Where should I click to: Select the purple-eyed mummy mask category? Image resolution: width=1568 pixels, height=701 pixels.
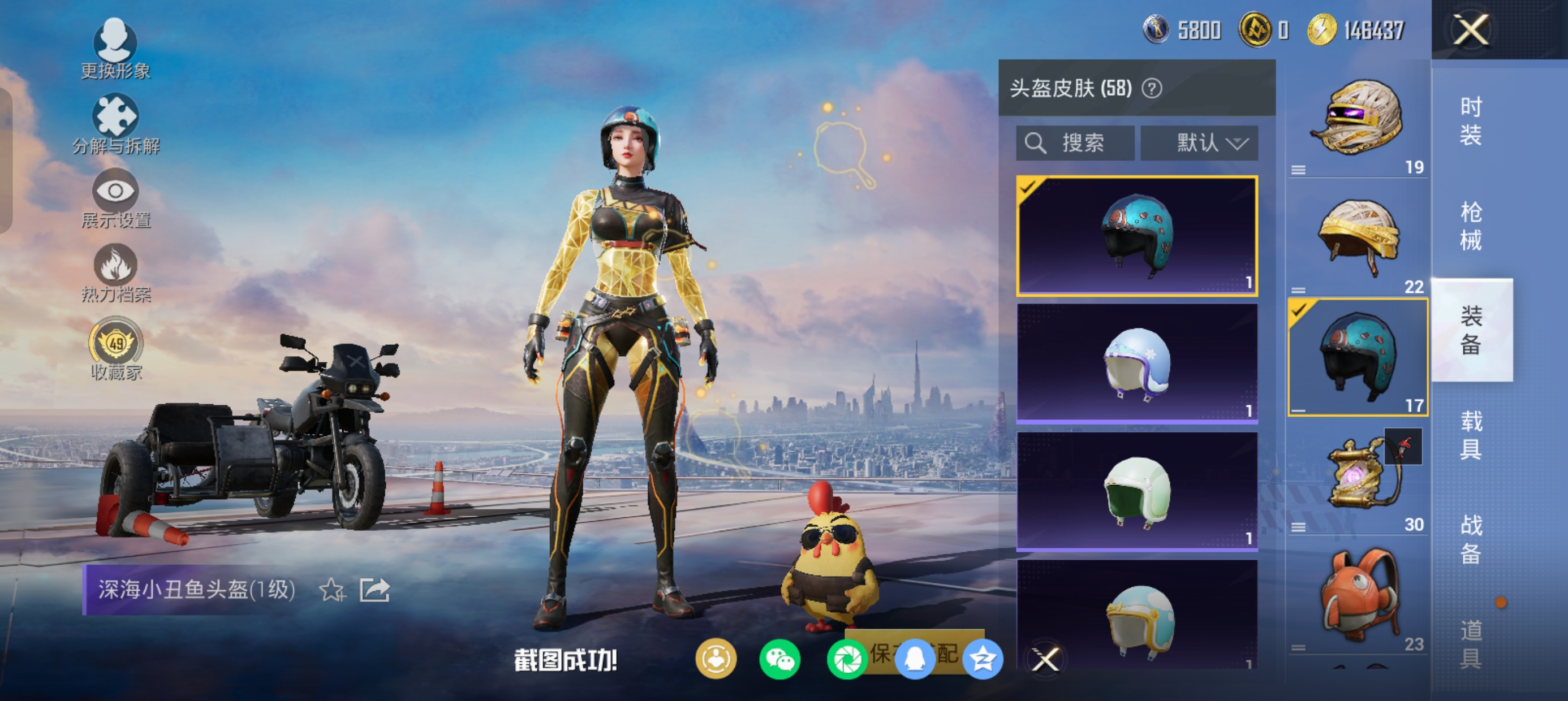1359,119
